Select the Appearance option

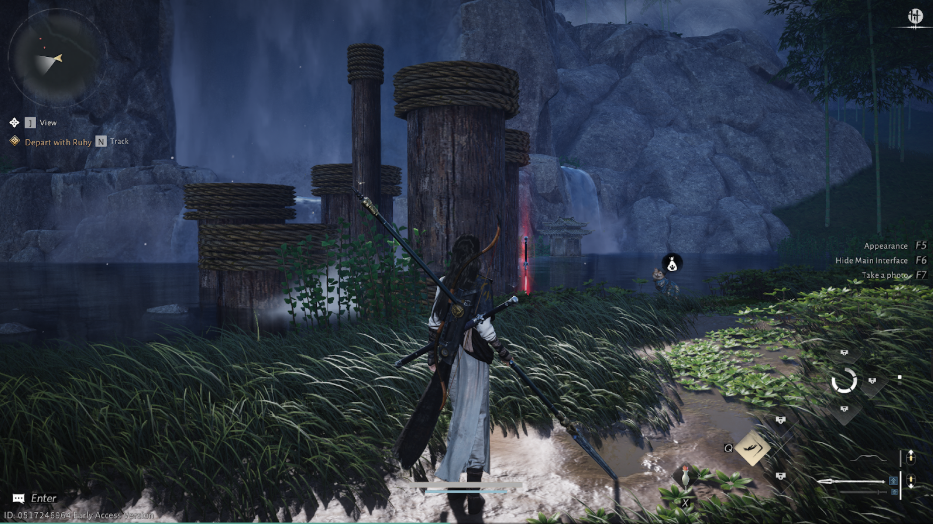[887, 246]
